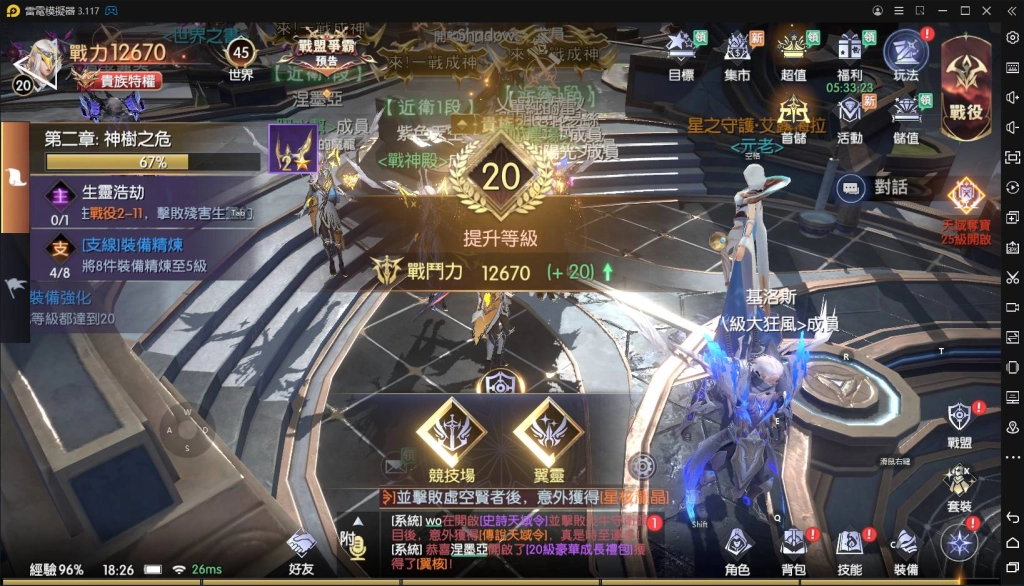Open the 福利 welfare rewards icon
The height and width of the screenshot is (586, 1024).
(x=850, y=54)
